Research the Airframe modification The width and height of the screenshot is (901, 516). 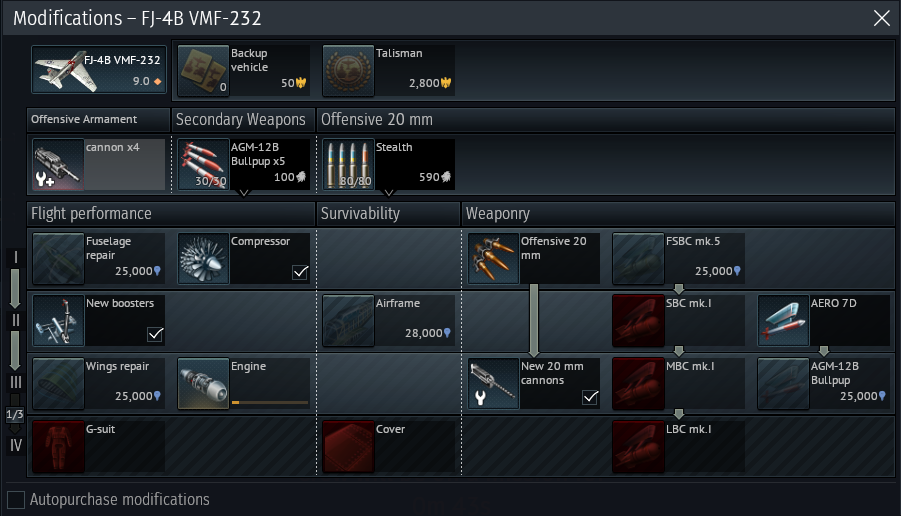click(x=388, y=319)
